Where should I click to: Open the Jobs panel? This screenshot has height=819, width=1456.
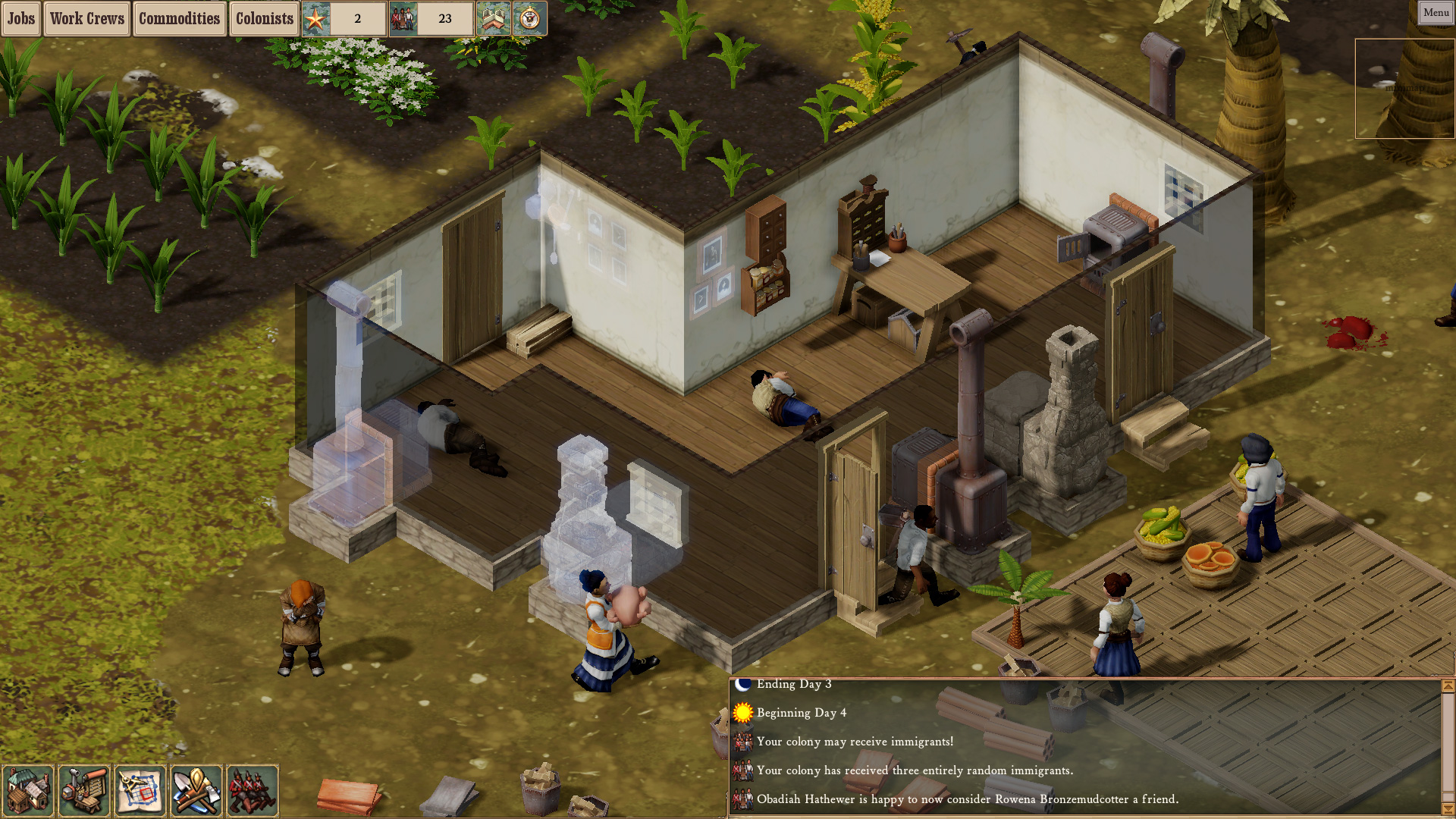[20, 18]
